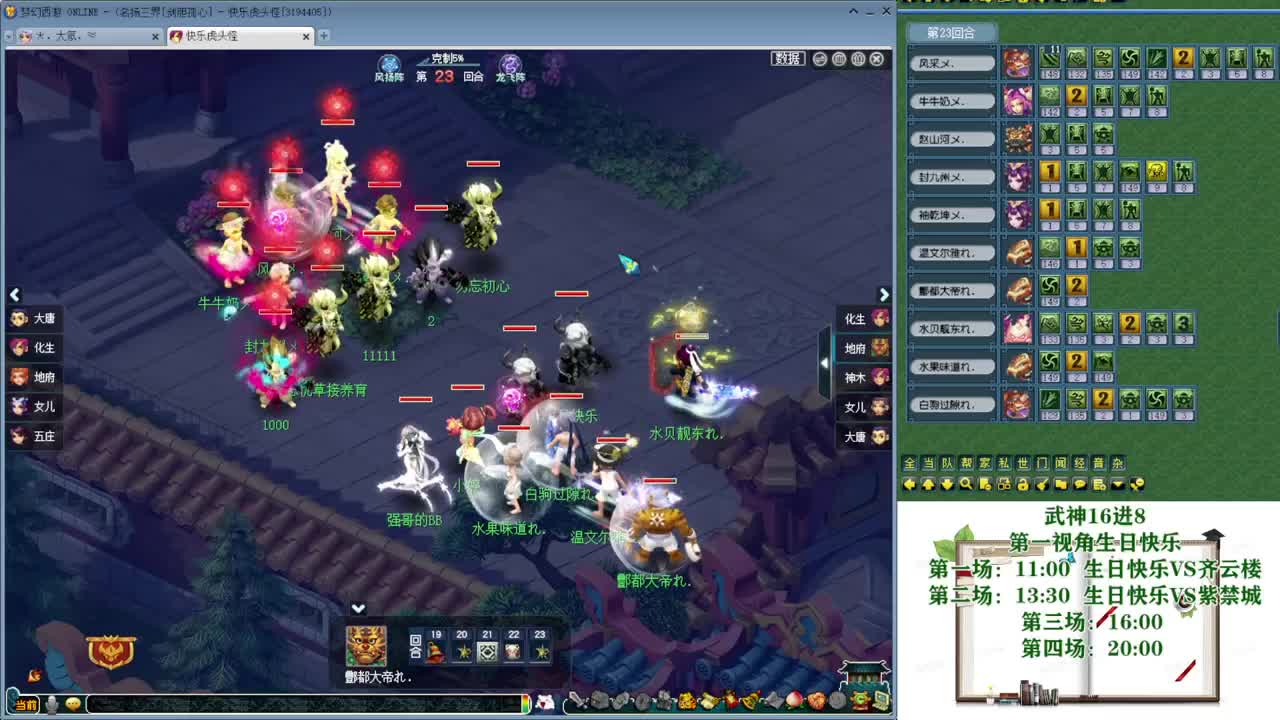Click the computer icon at the toolbar's right end

(879, 701)
